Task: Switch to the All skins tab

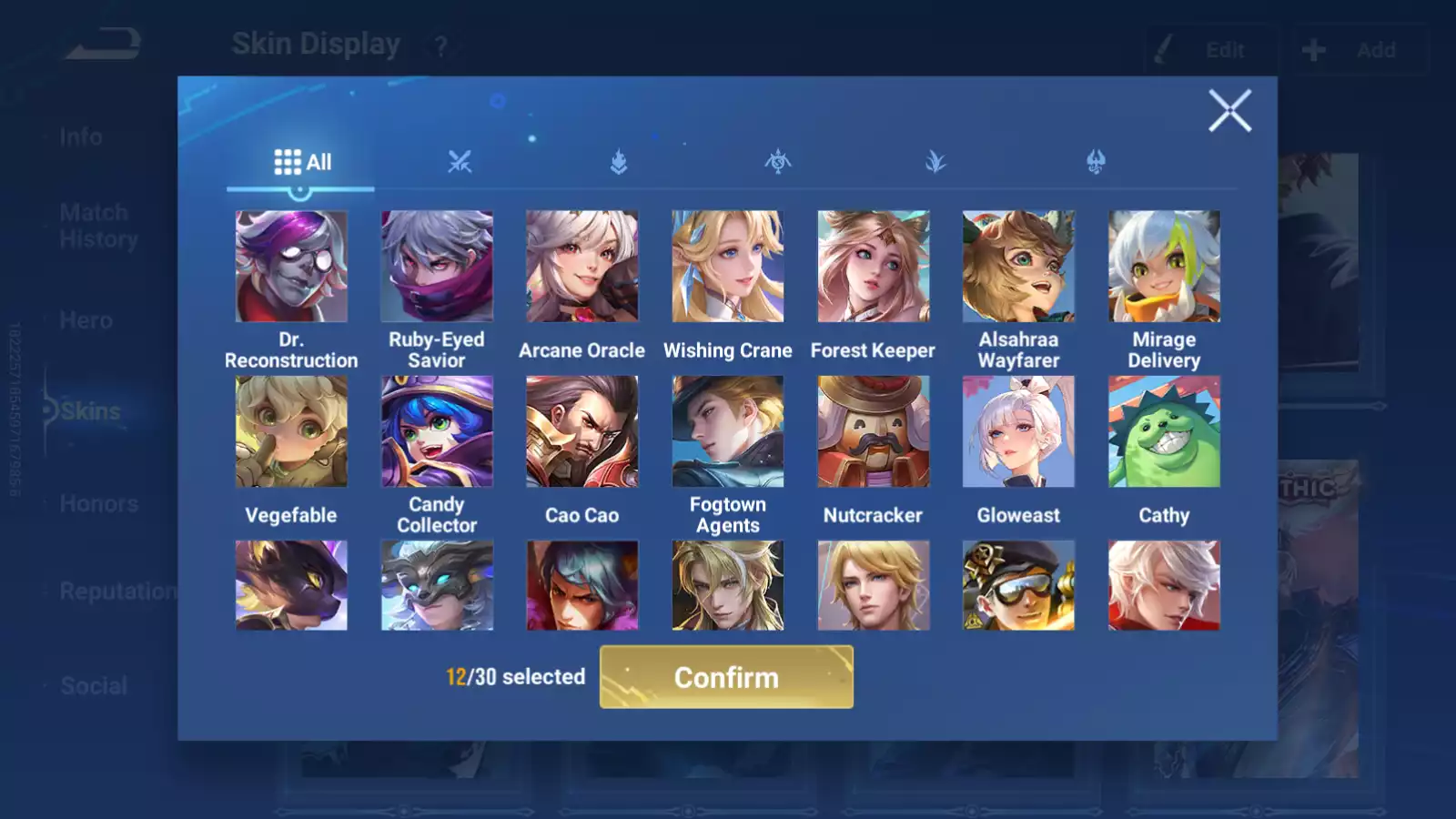Action: coord(302,162)
